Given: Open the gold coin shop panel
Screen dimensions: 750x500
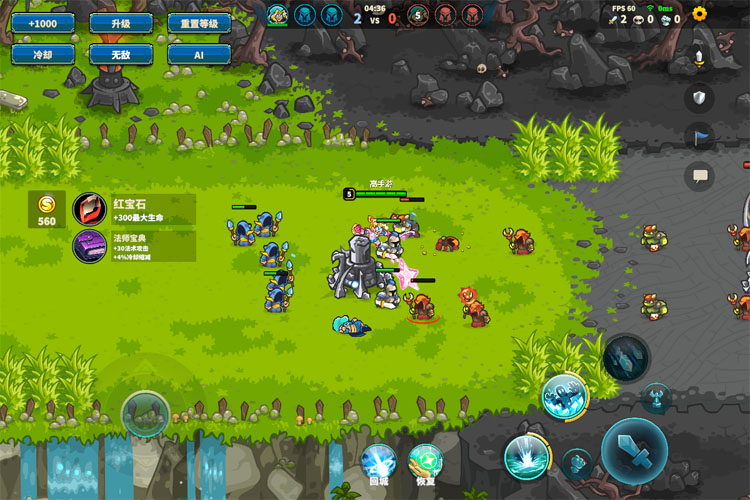Looking at the screenshot, I should tap(47, 208).
